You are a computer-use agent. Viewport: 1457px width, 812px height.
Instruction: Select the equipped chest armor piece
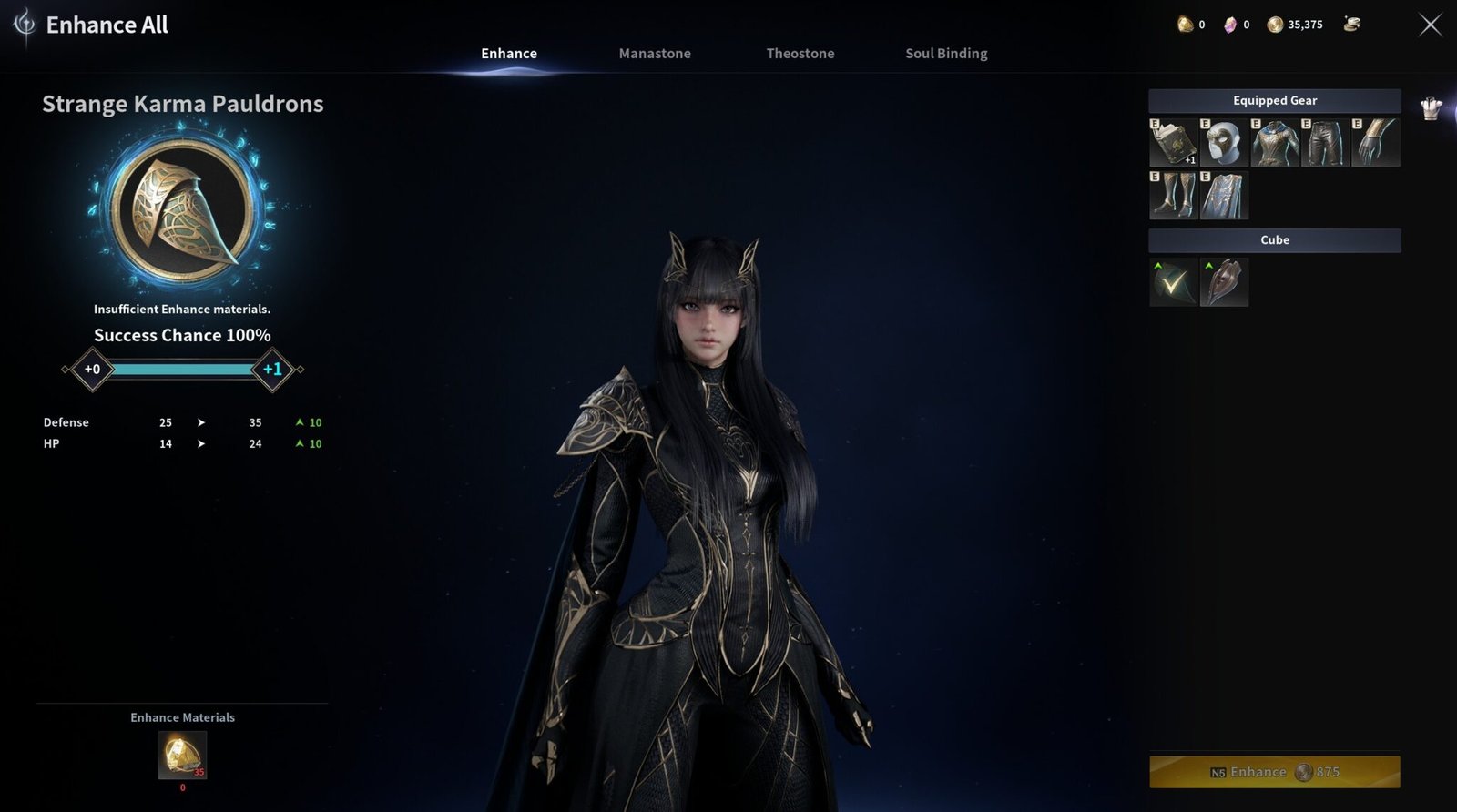[1274, 143]
